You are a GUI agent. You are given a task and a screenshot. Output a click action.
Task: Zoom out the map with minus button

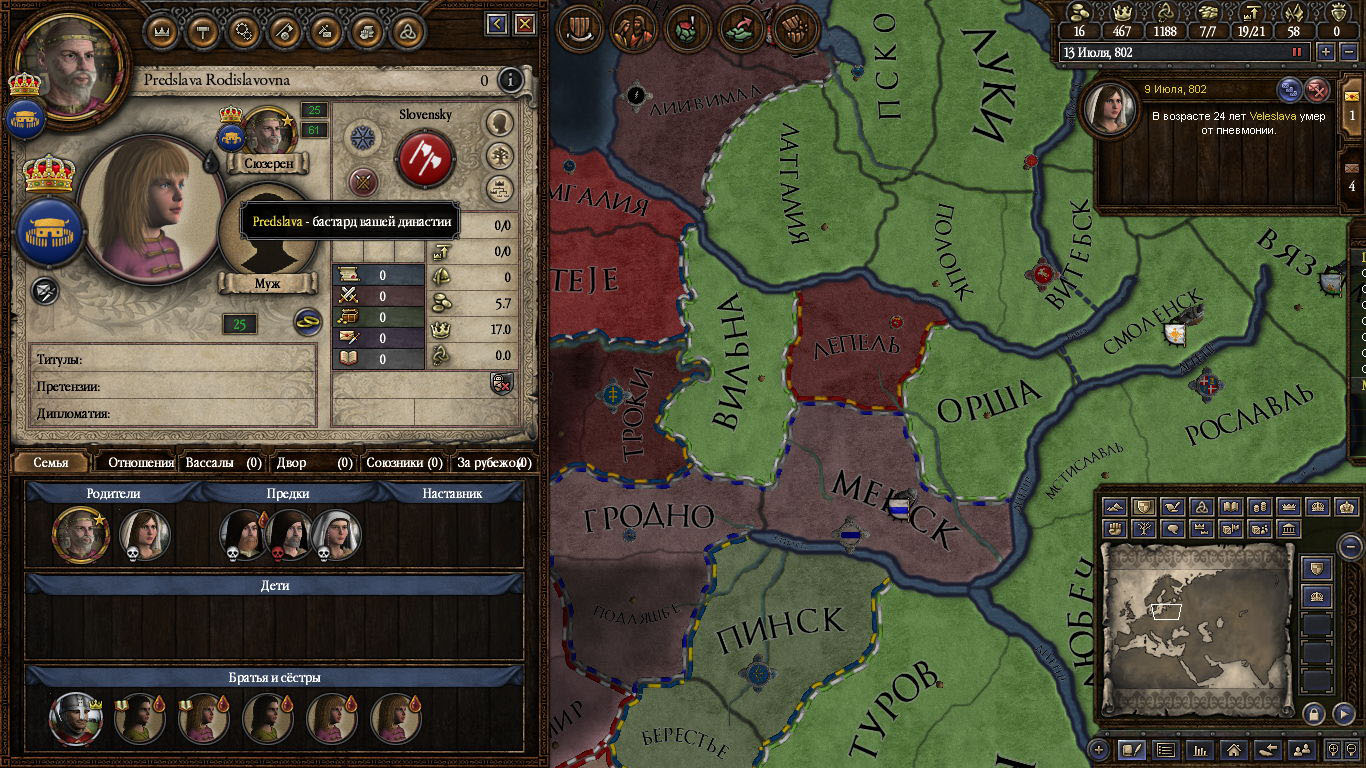coord(1350,546)
